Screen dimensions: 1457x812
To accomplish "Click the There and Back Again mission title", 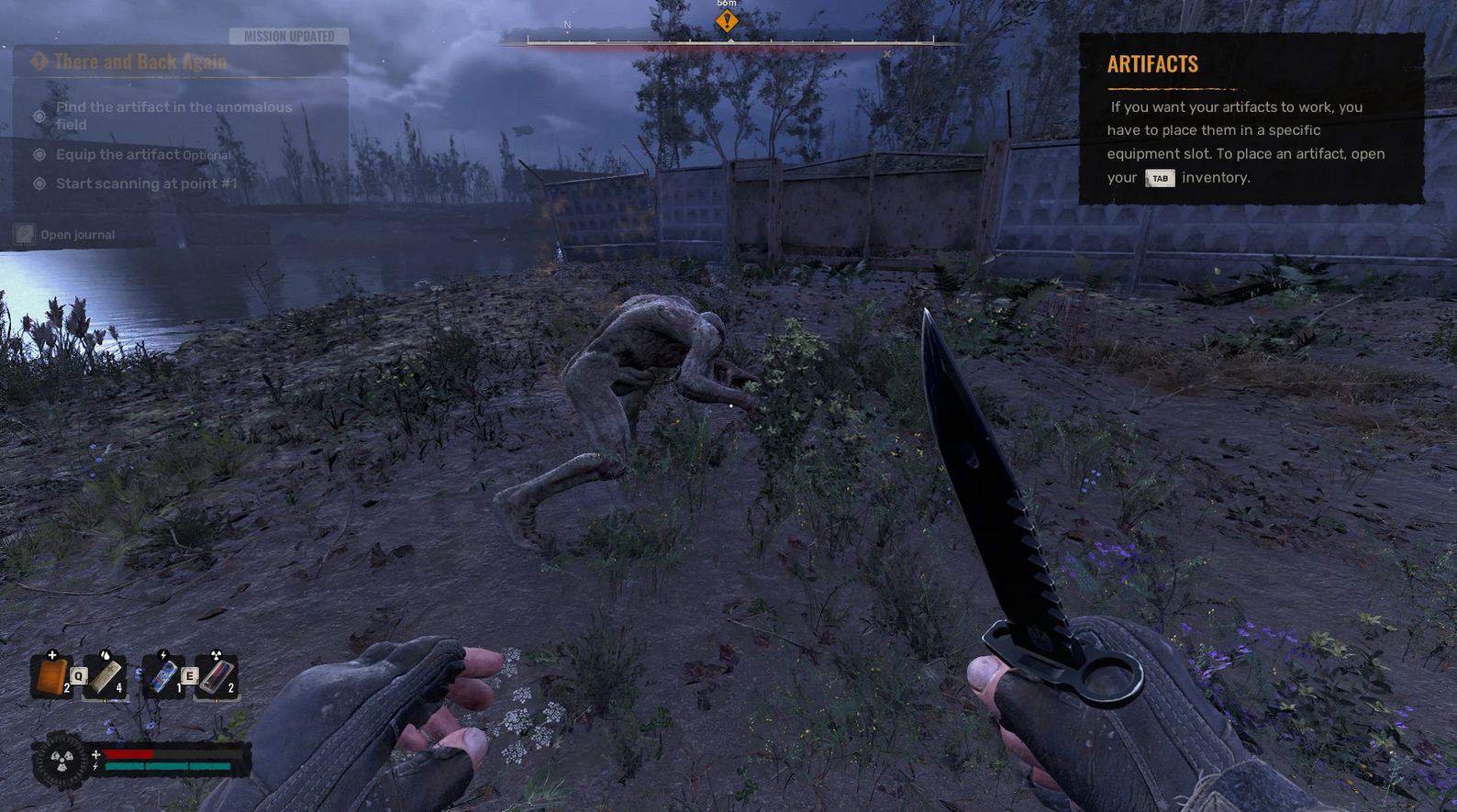I will tap(140, 61).
